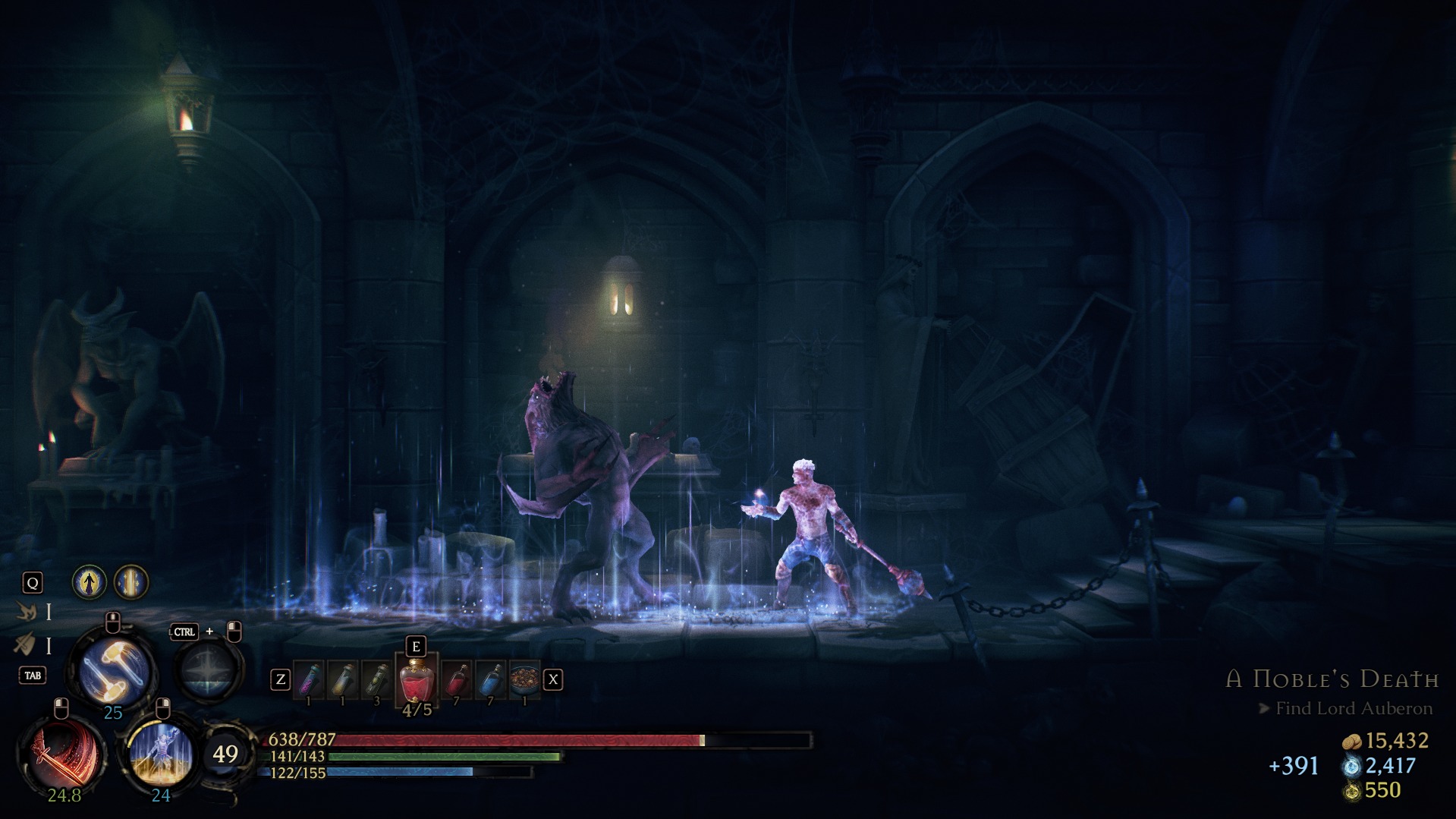Open the A Noble's Death quest tracker
This screenshot has height=819, width=1456.
1332,679
